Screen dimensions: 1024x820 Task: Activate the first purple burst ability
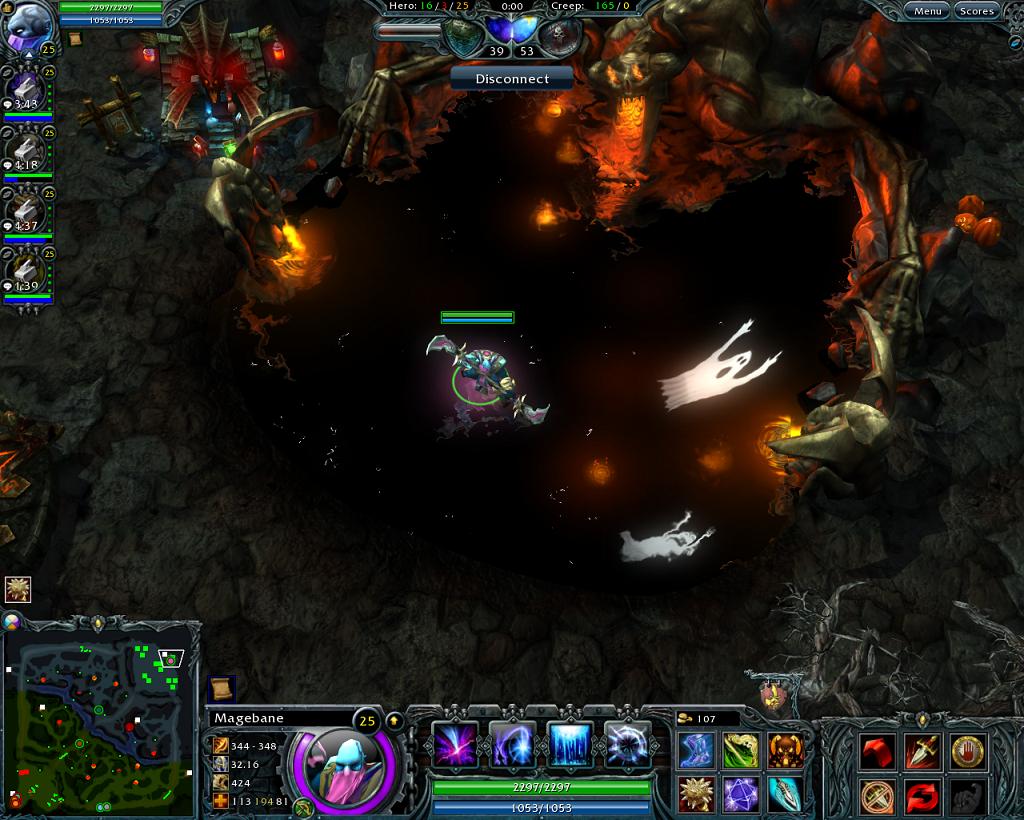(455, 745)
